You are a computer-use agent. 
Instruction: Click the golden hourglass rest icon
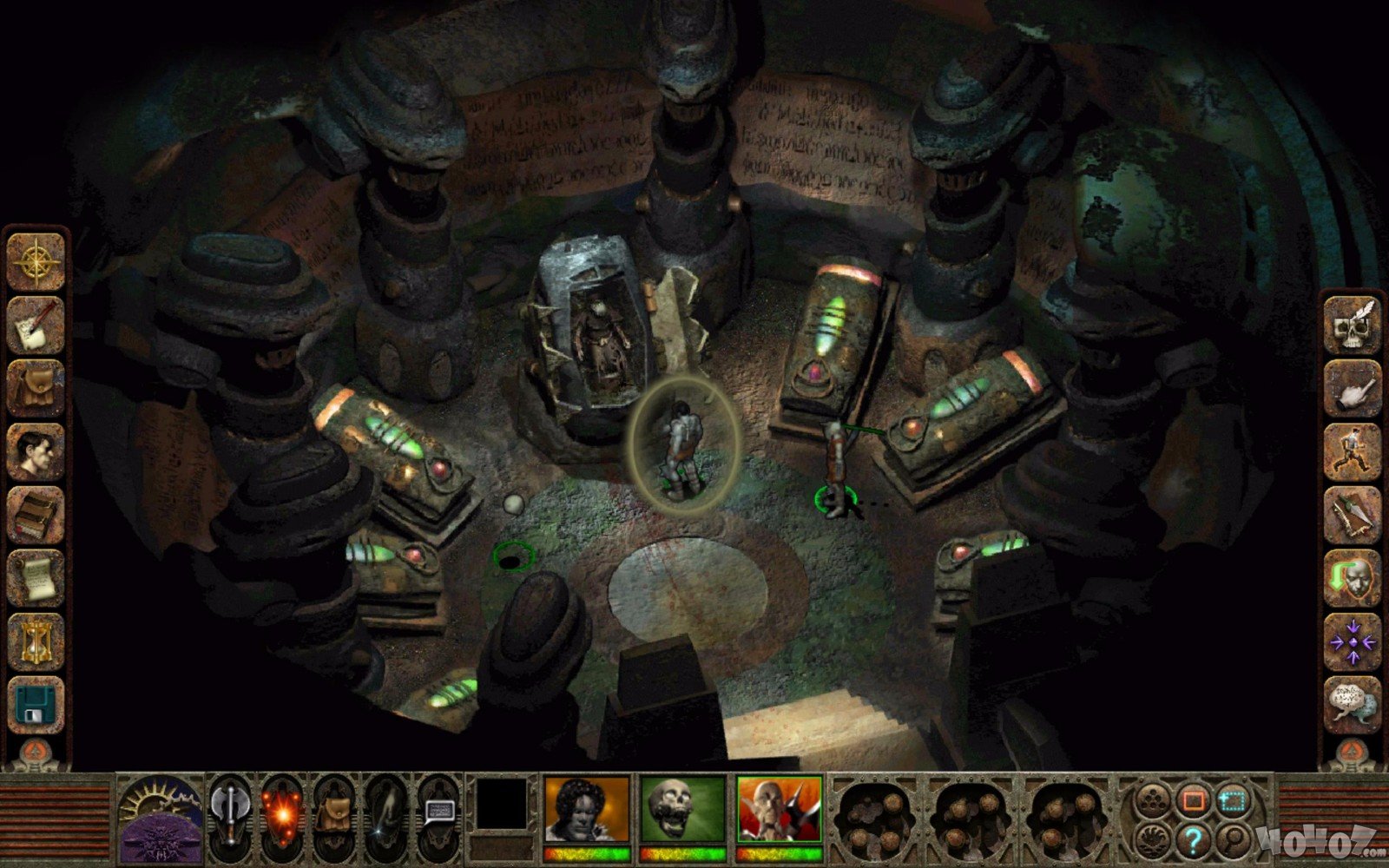[x=36, y=641]
